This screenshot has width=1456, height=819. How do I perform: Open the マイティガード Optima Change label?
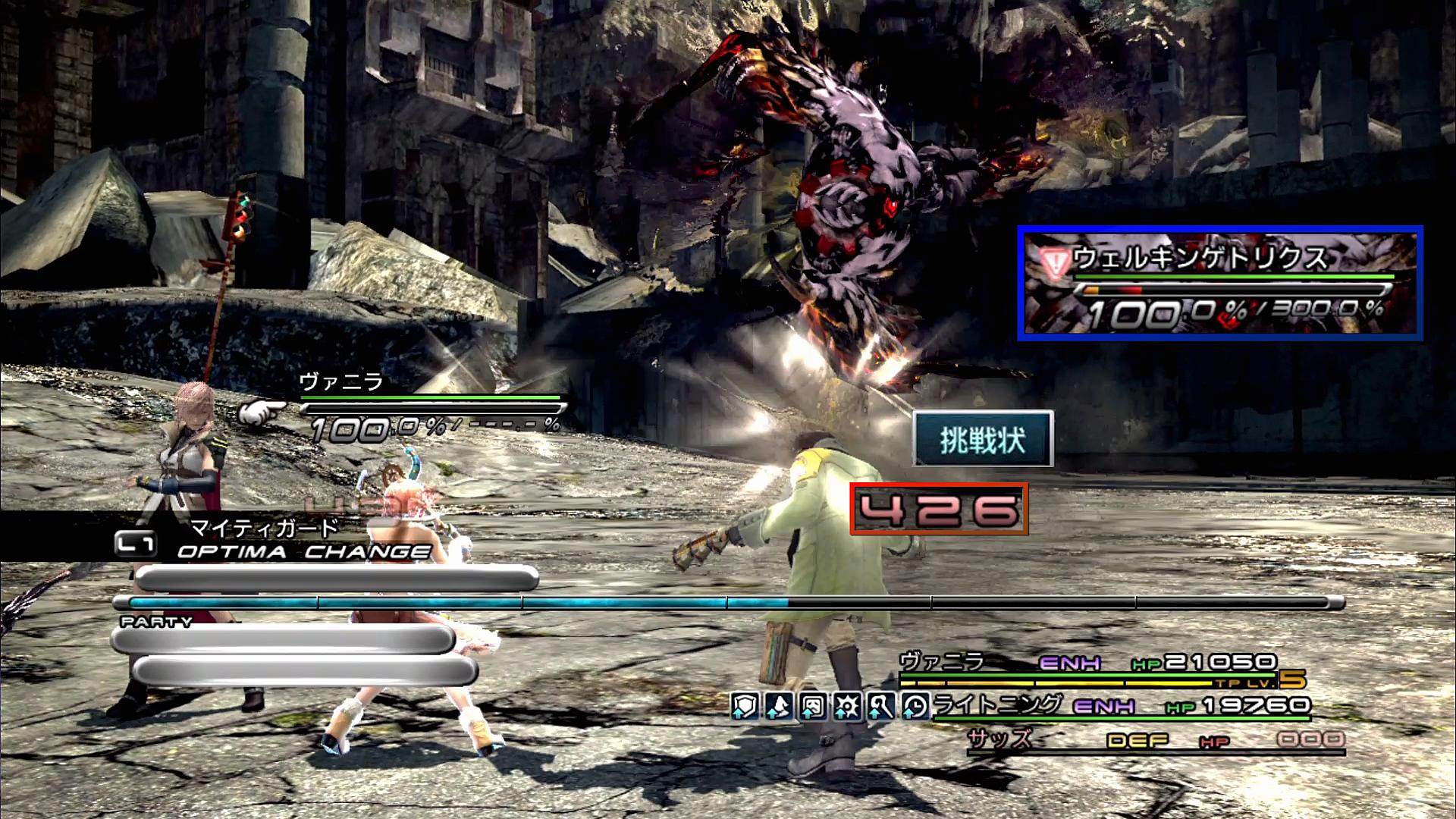coord(264,527)
